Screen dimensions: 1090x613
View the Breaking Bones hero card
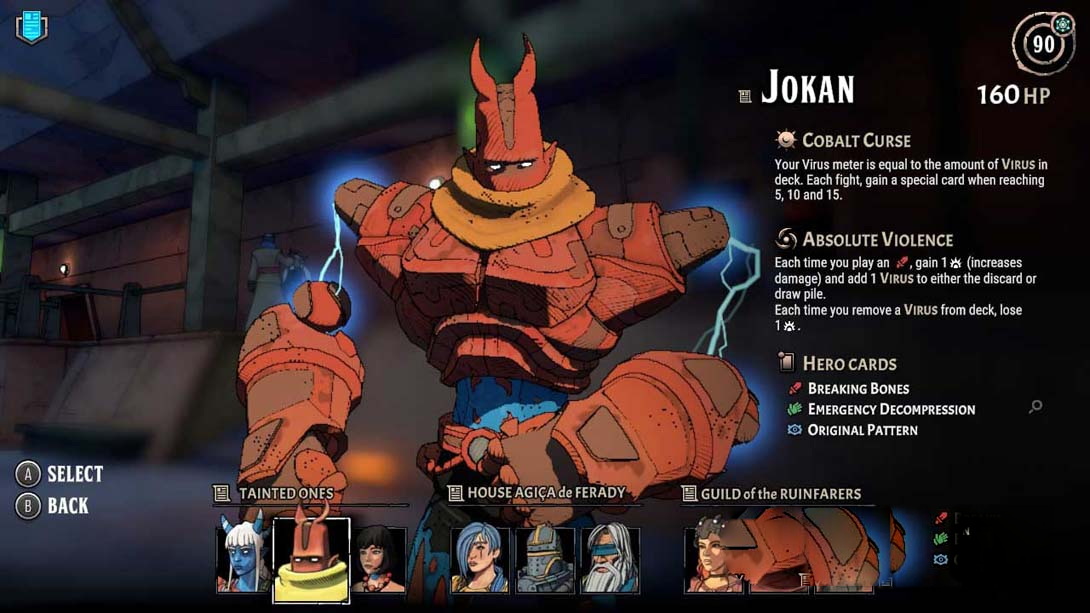858,388
